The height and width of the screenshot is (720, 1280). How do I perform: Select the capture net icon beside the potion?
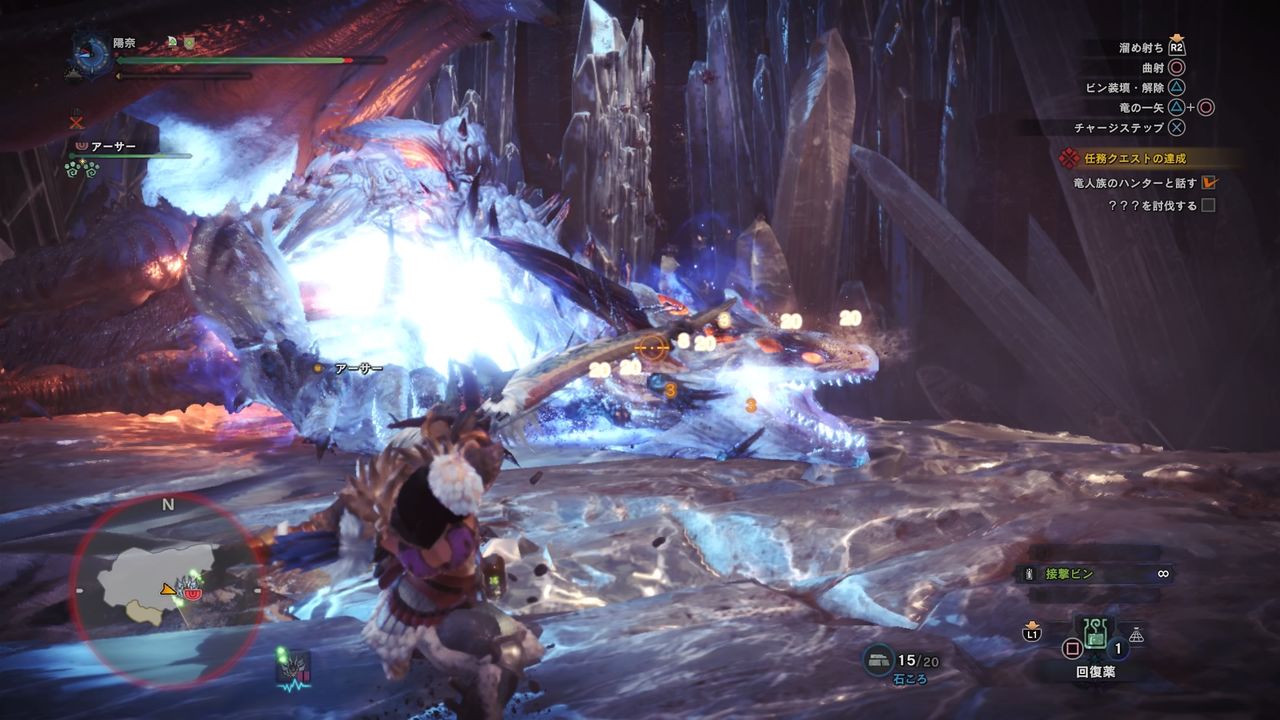[x=1136, y=634]
